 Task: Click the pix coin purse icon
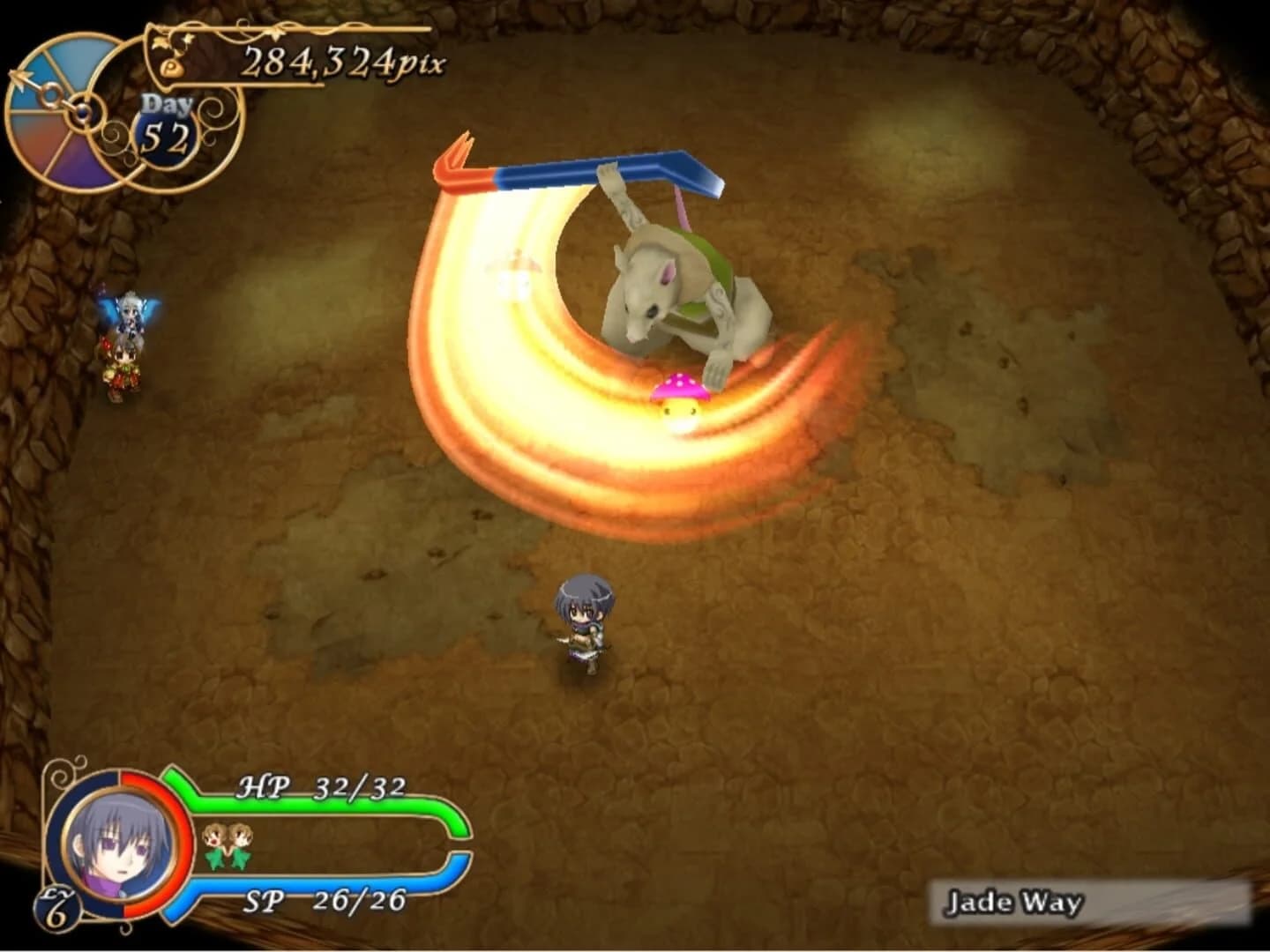(x=173, y=68)
